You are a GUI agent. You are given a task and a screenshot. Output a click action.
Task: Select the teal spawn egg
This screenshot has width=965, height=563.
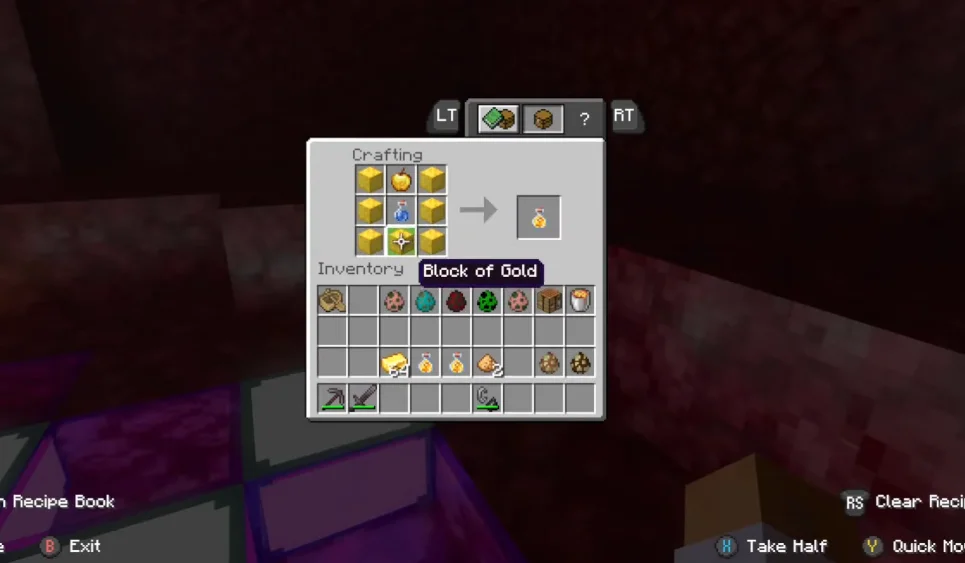425,300
